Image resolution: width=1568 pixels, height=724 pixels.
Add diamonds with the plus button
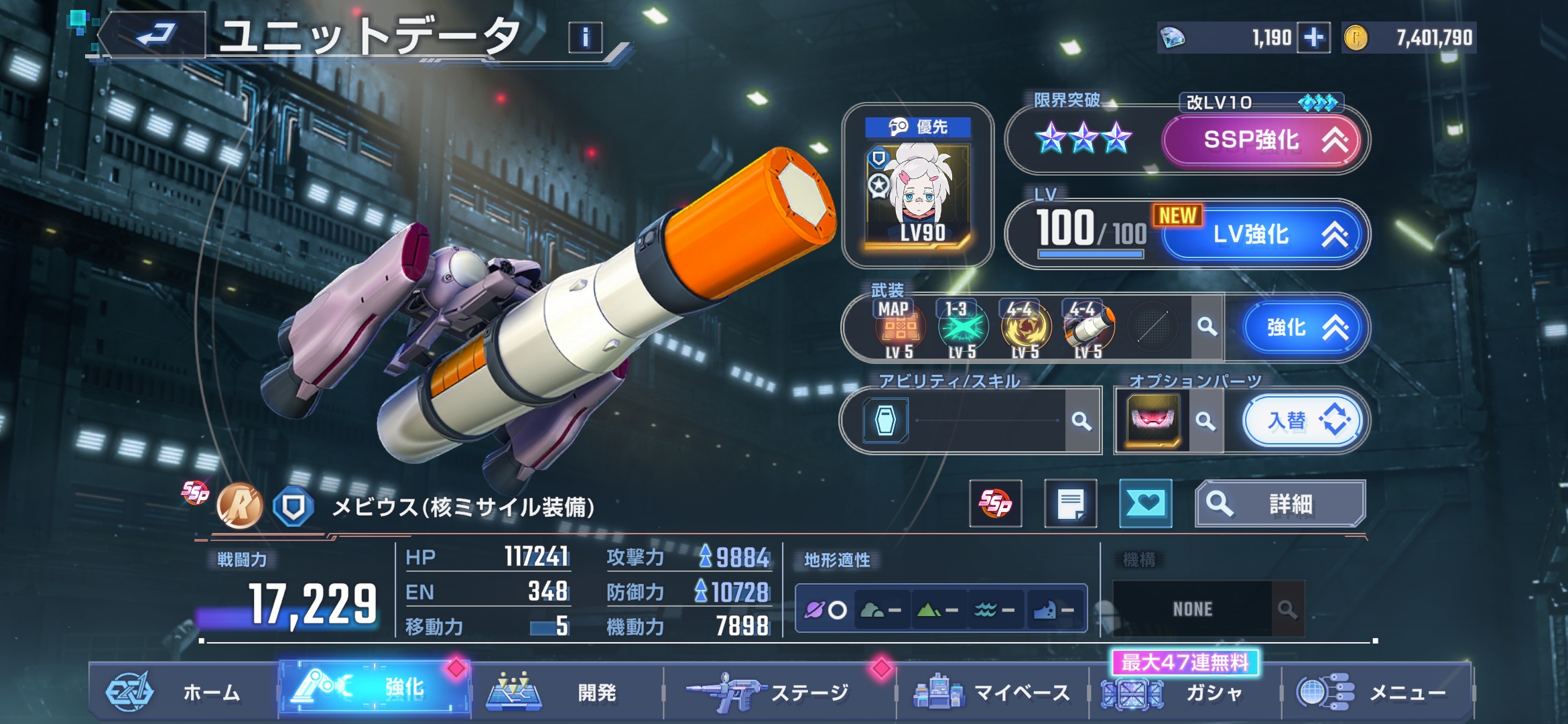pyautogui.click(x=1313, y=38)
